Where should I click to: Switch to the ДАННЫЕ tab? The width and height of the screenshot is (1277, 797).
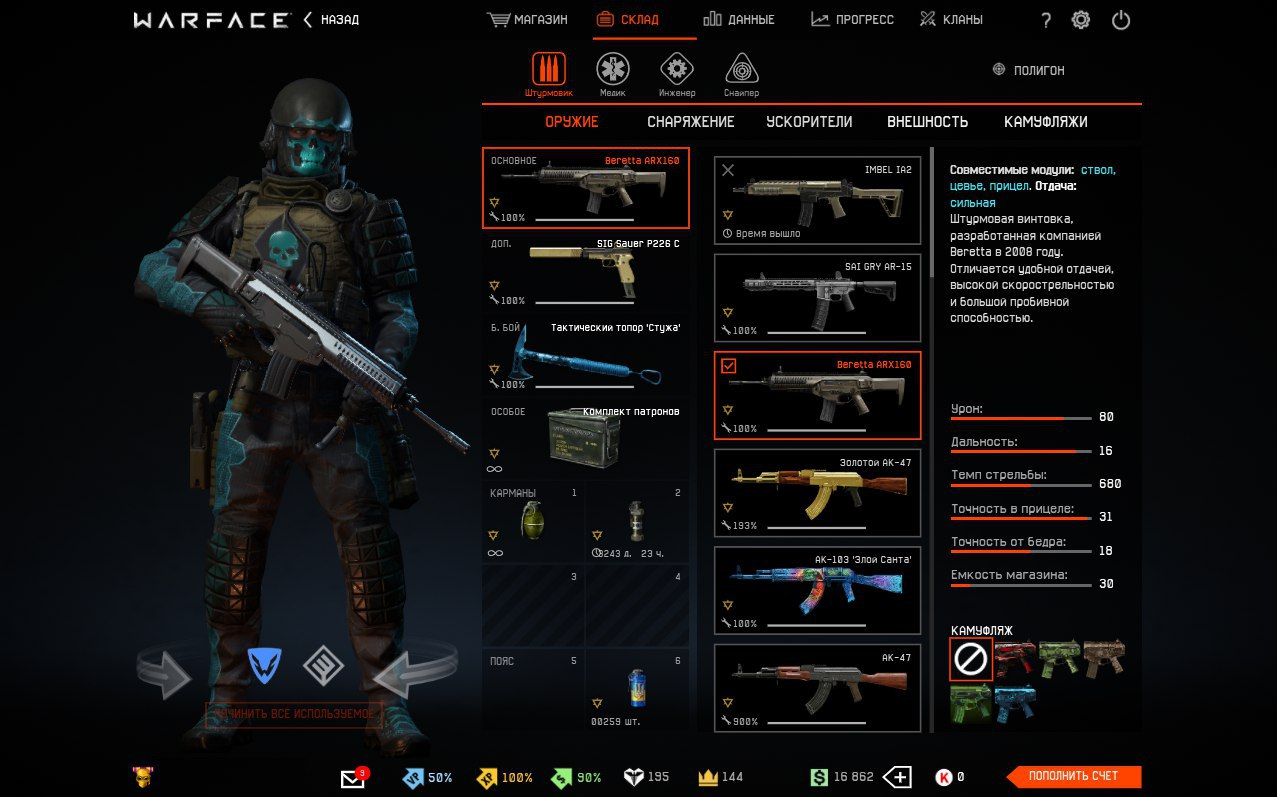coord(739,20)
